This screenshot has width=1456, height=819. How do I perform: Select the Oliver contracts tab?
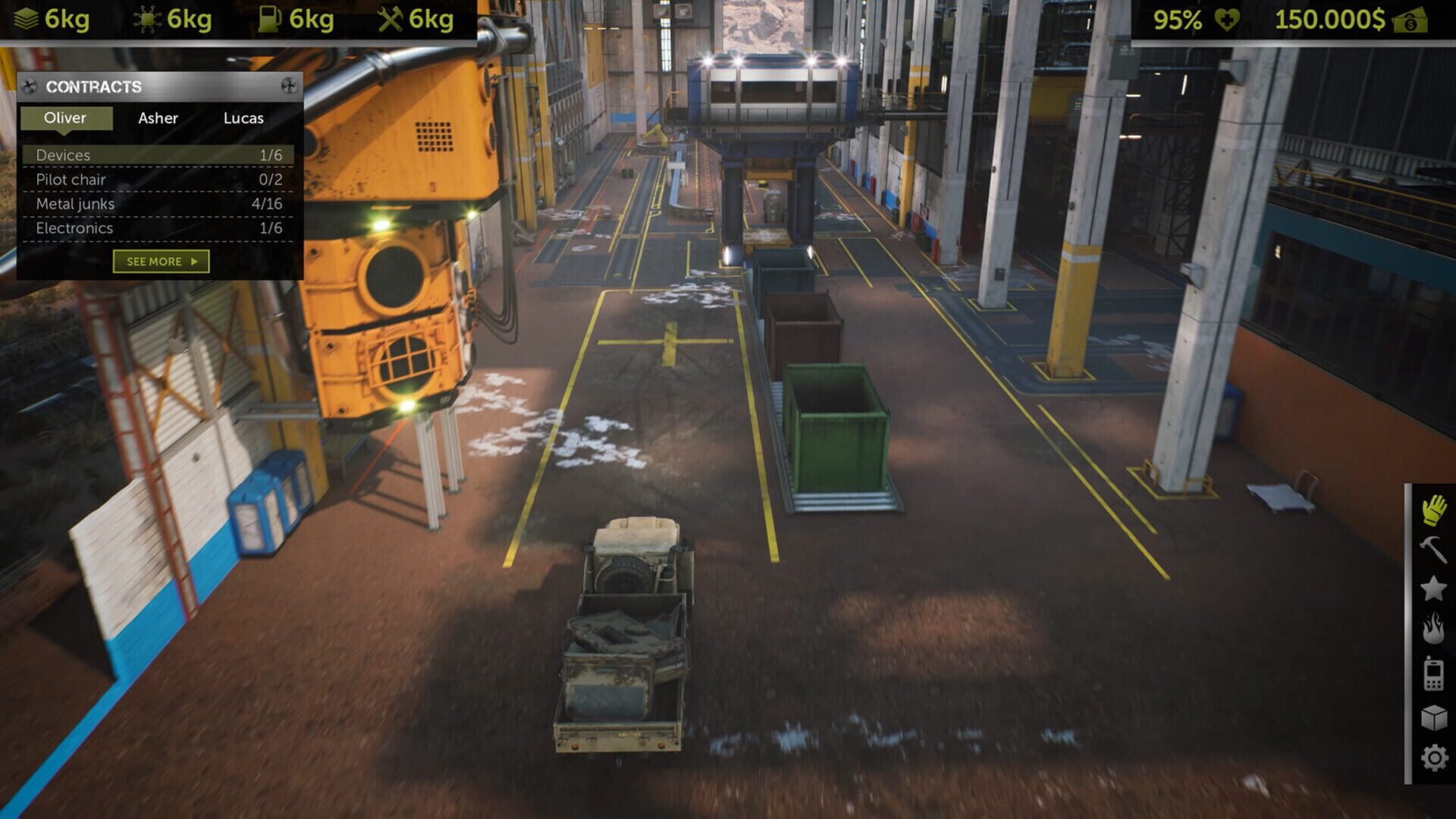click(64, 118)
